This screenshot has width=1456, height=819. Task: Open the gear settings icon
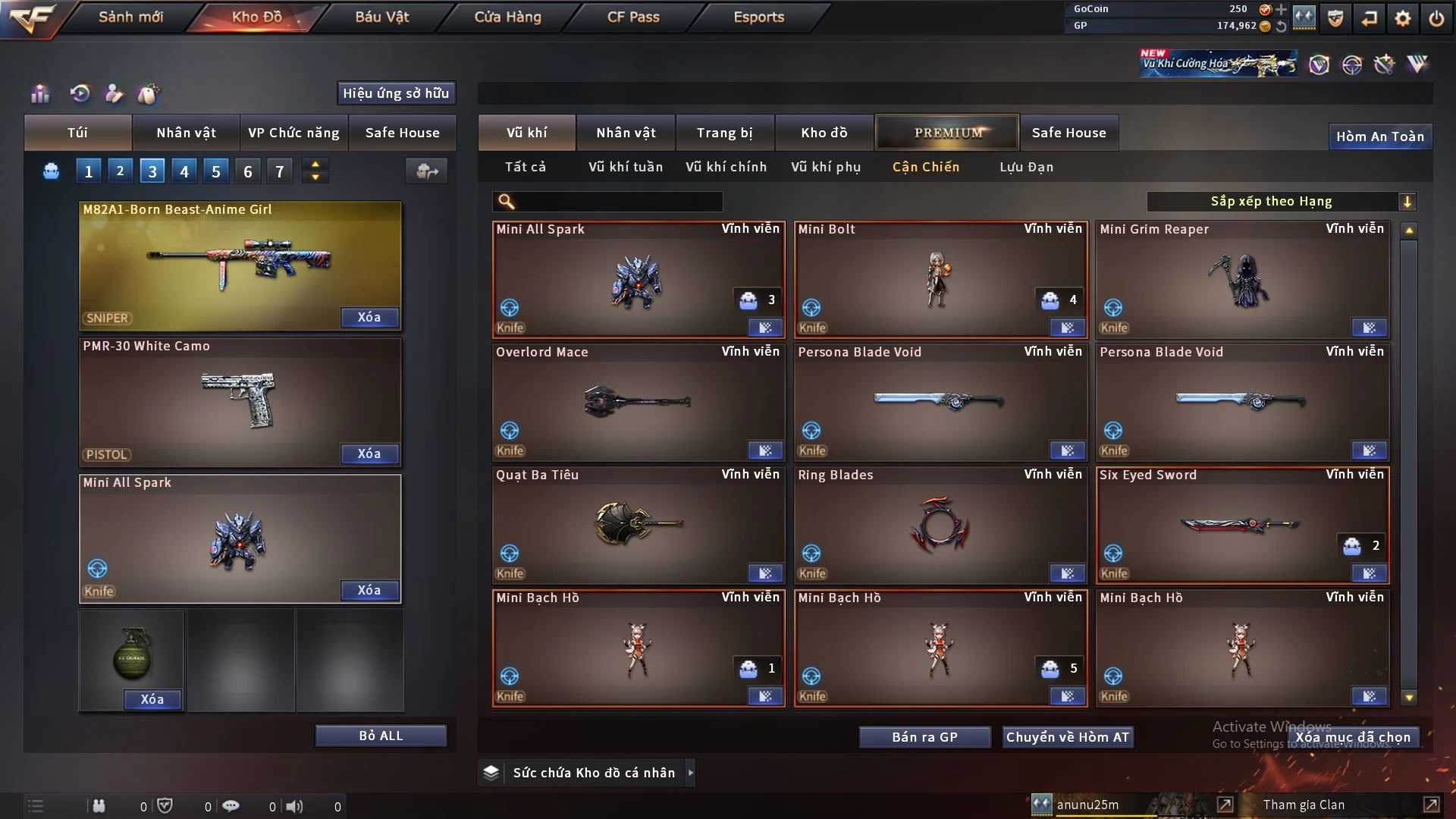coord(1402,18)
